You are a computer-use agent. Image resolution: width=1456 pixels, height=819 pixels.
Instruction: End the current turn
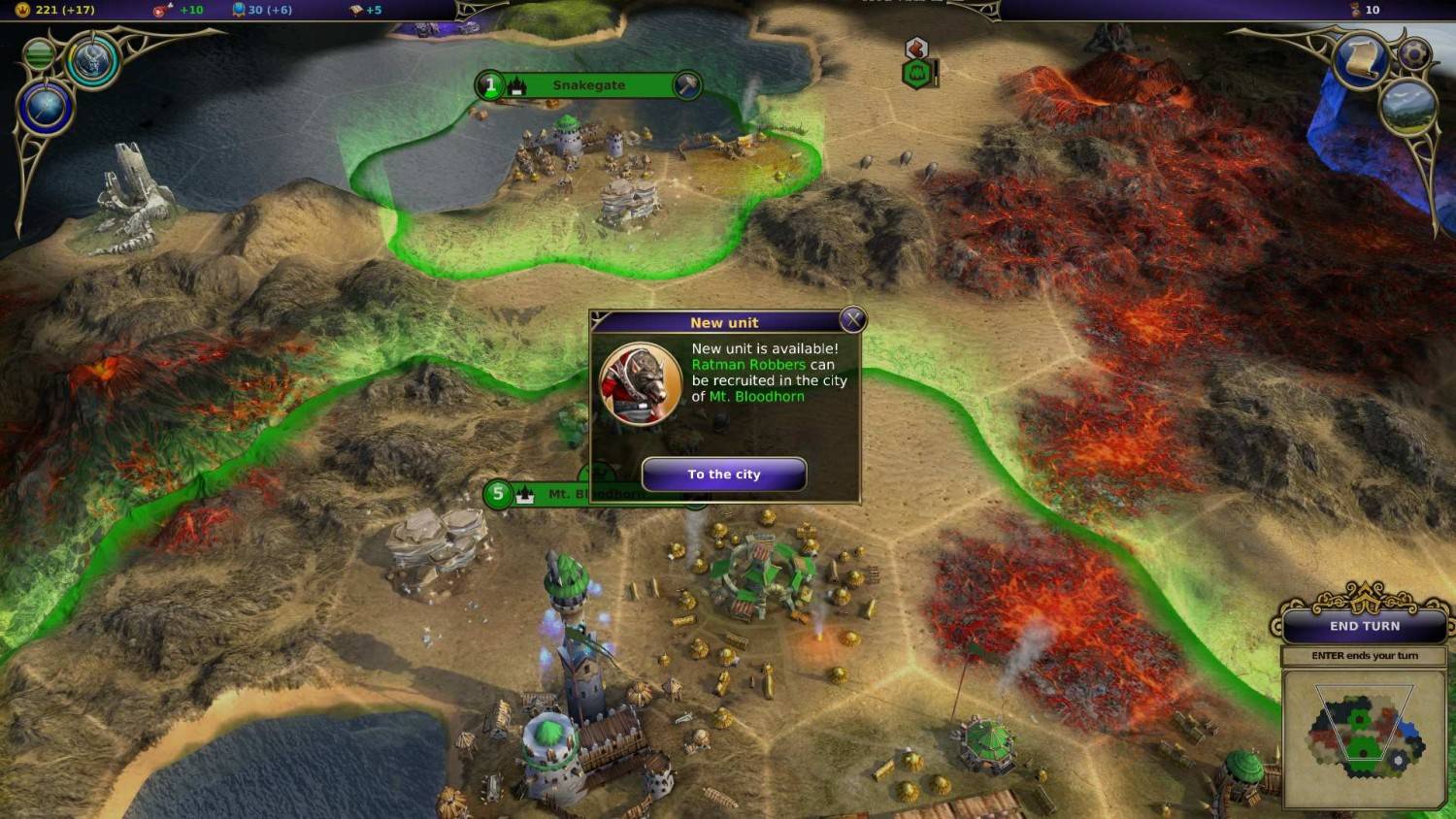(1364, 626)
